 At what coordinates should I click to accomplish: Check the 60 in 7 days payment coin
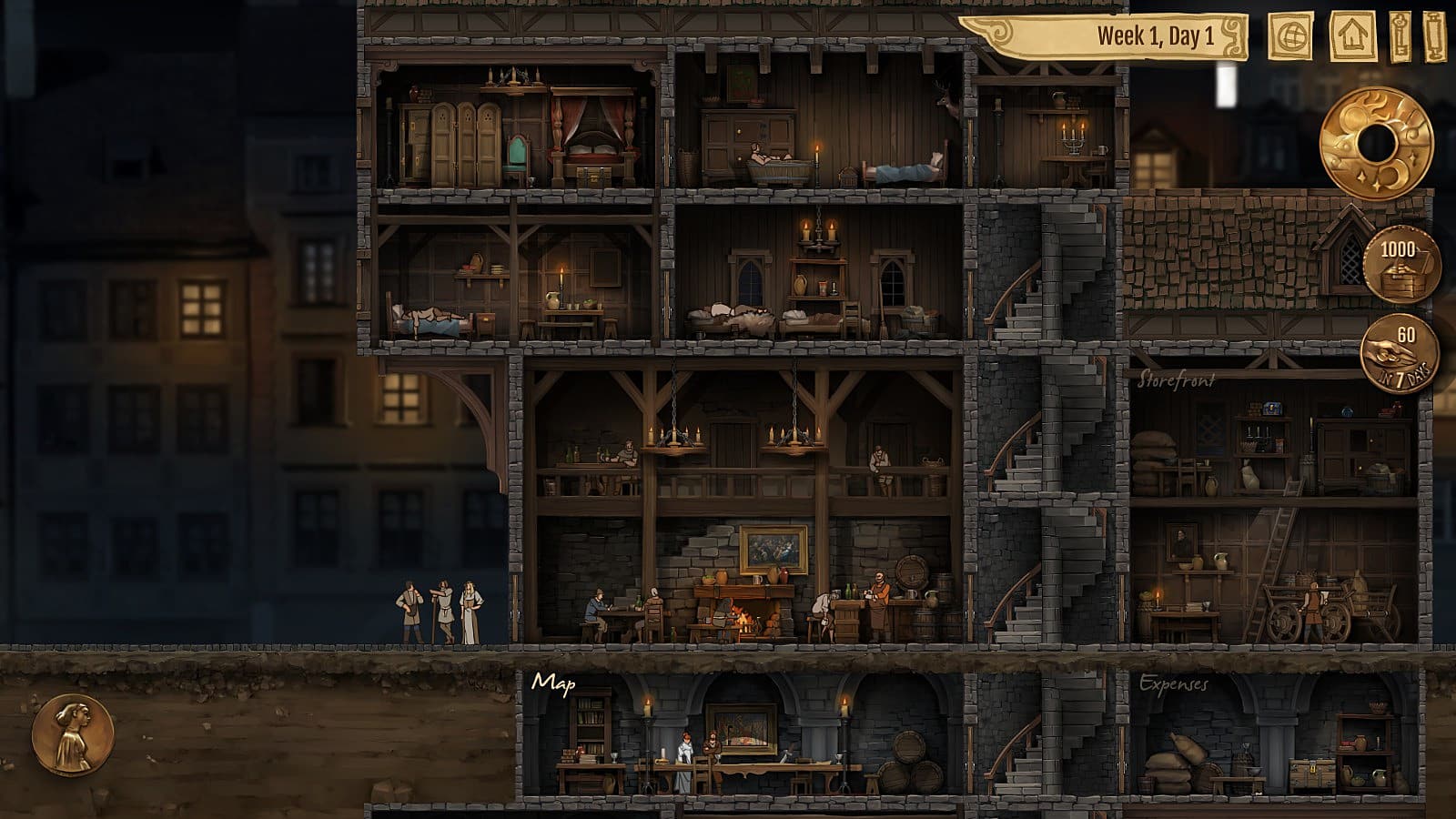tap(1400, 353)
